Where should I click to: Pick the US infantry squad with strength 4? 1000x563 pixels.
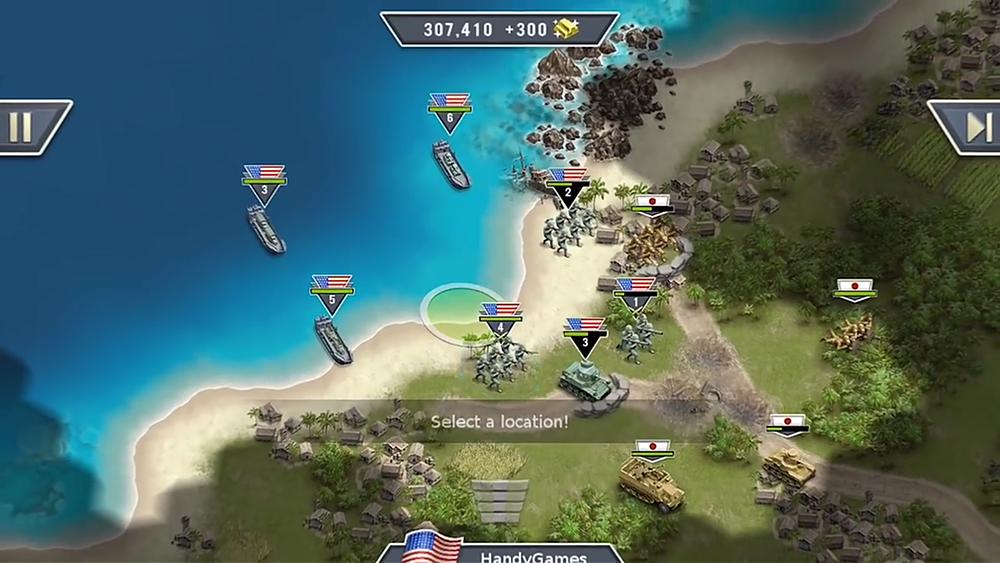[499, 358]
